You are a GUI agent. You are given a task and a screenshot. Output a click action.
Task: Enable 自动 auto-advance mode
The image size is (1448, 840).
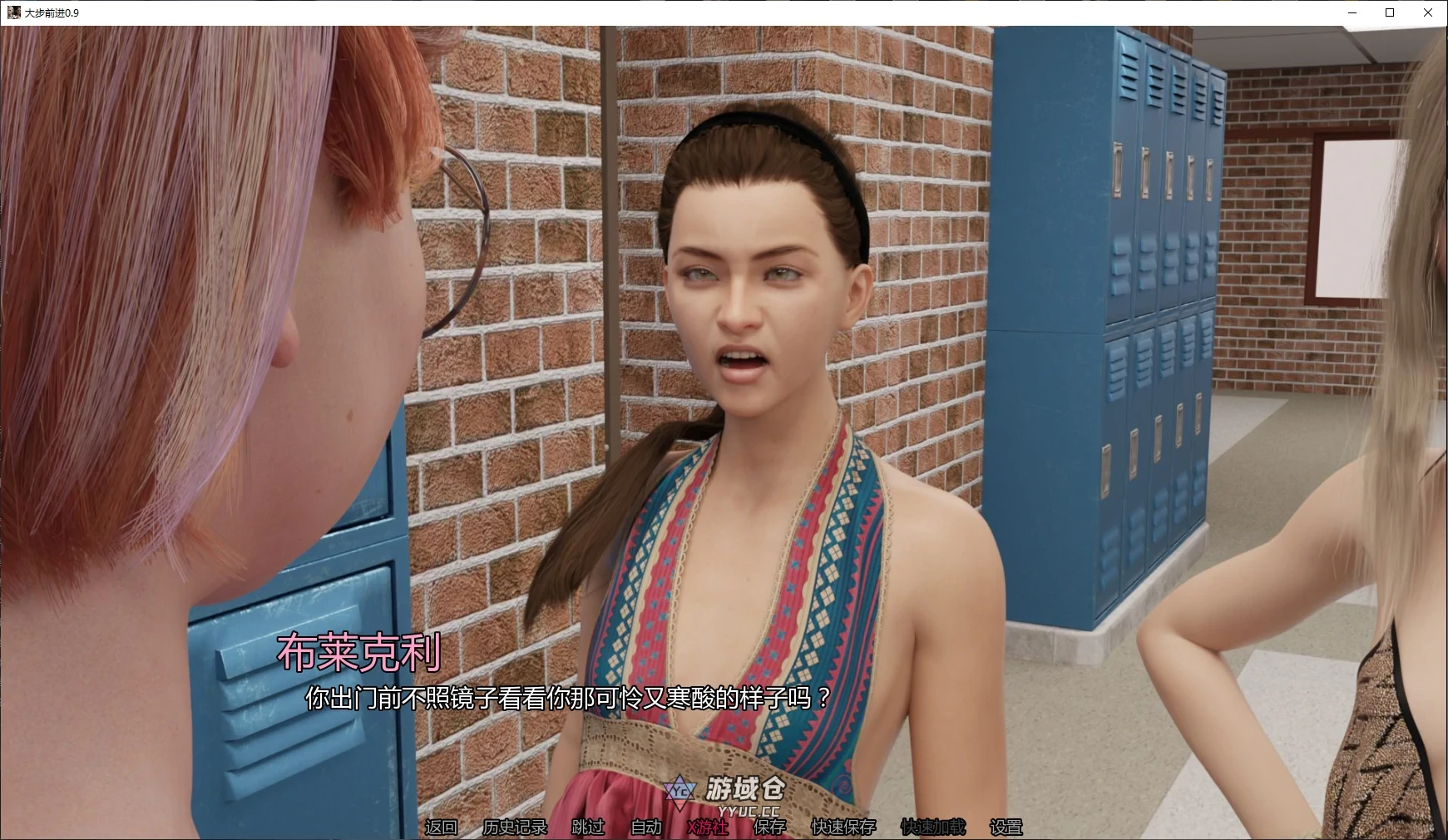pos(645,828)
